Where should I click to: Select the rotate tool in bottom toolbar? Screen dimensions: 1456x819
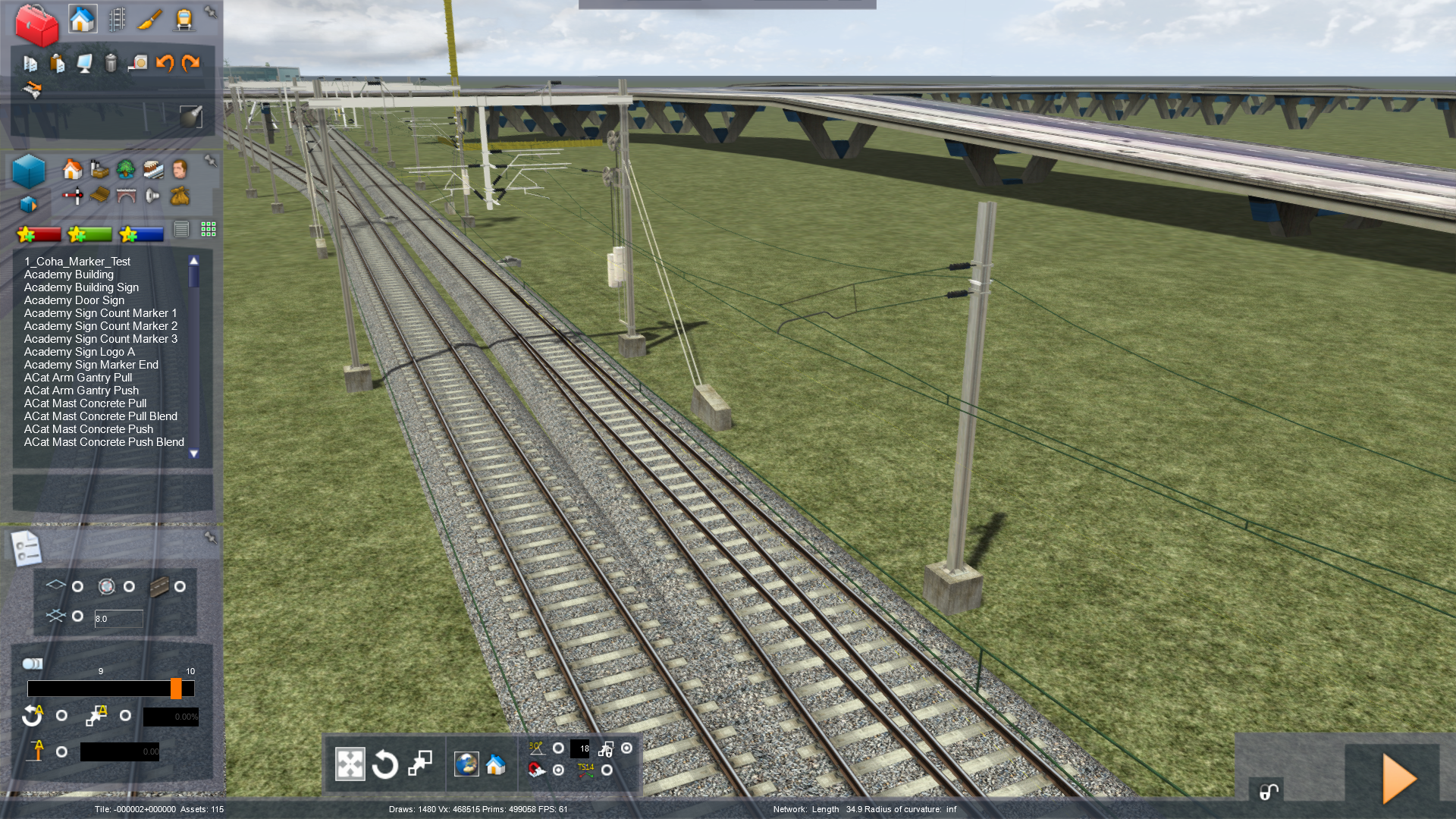point(385,764)
